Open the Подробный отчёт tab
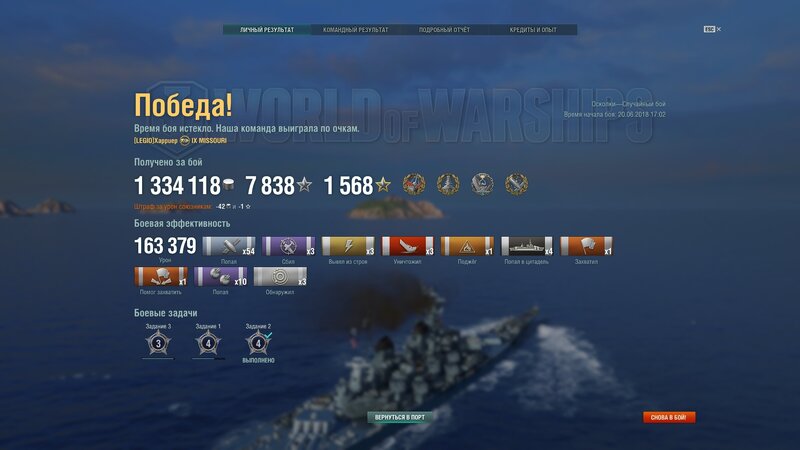This screenshot has width=800, height=450. (x=444, y=30)
